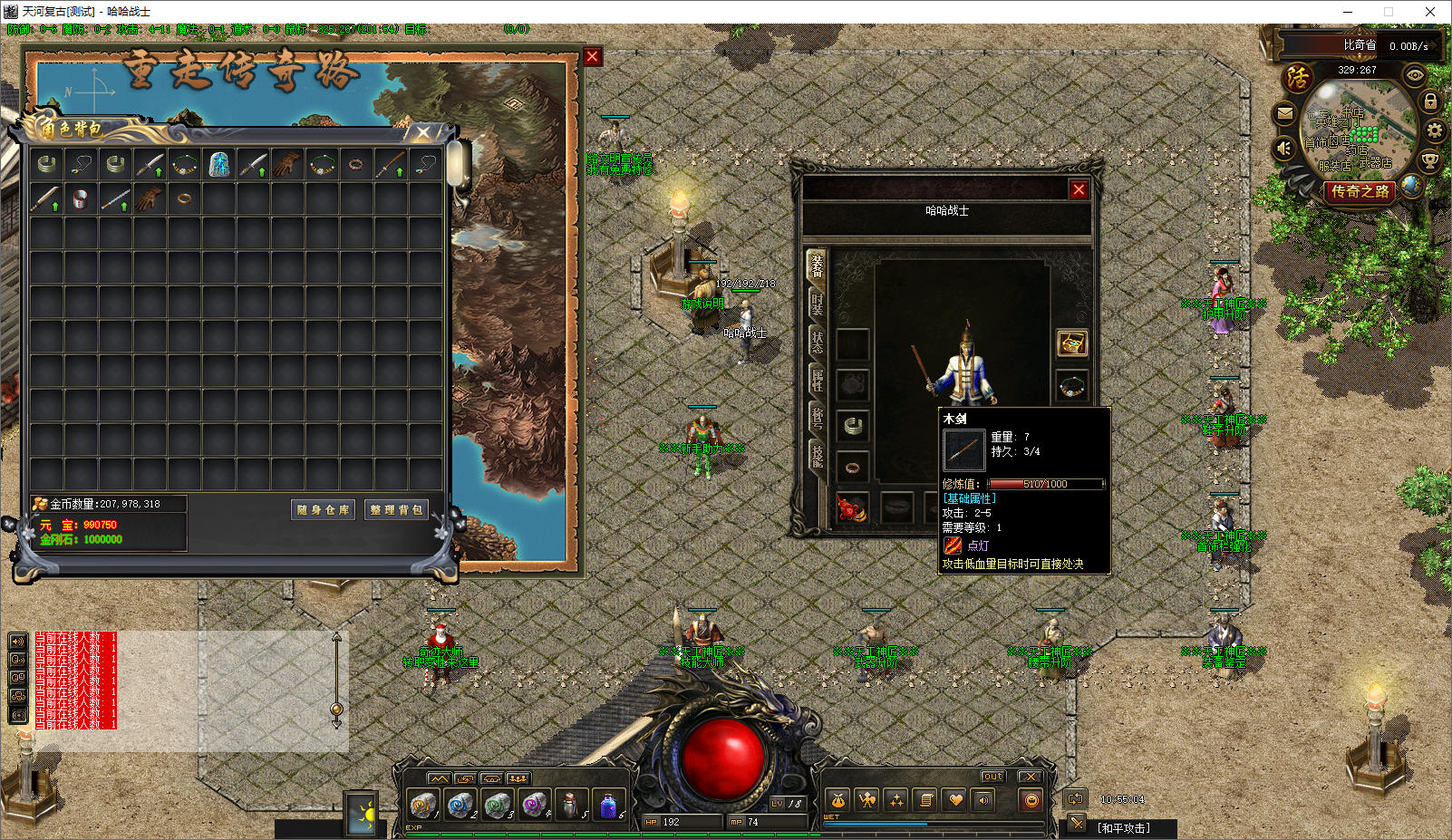Screen dimensions: 1452x840
Task: Open the 传奇之路 button below minimap
Action: coord(1360,191)
